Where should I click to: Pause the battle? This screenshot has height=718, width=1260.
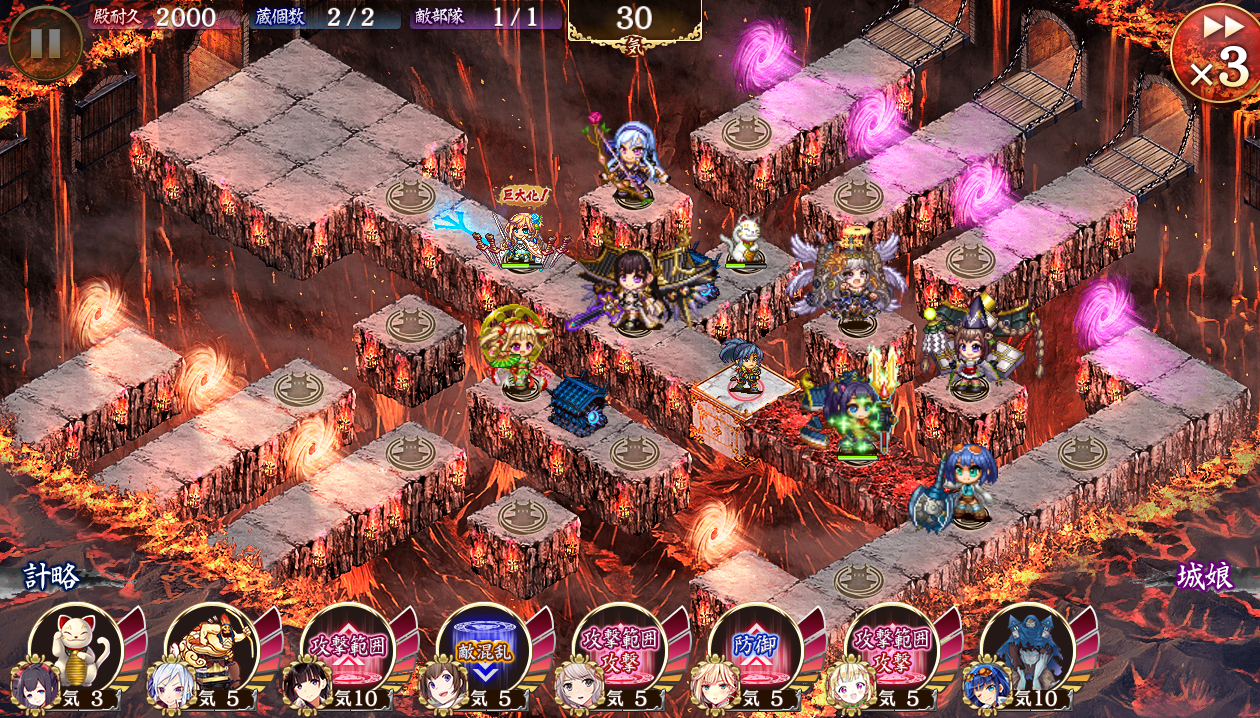[x=45, y=43]
